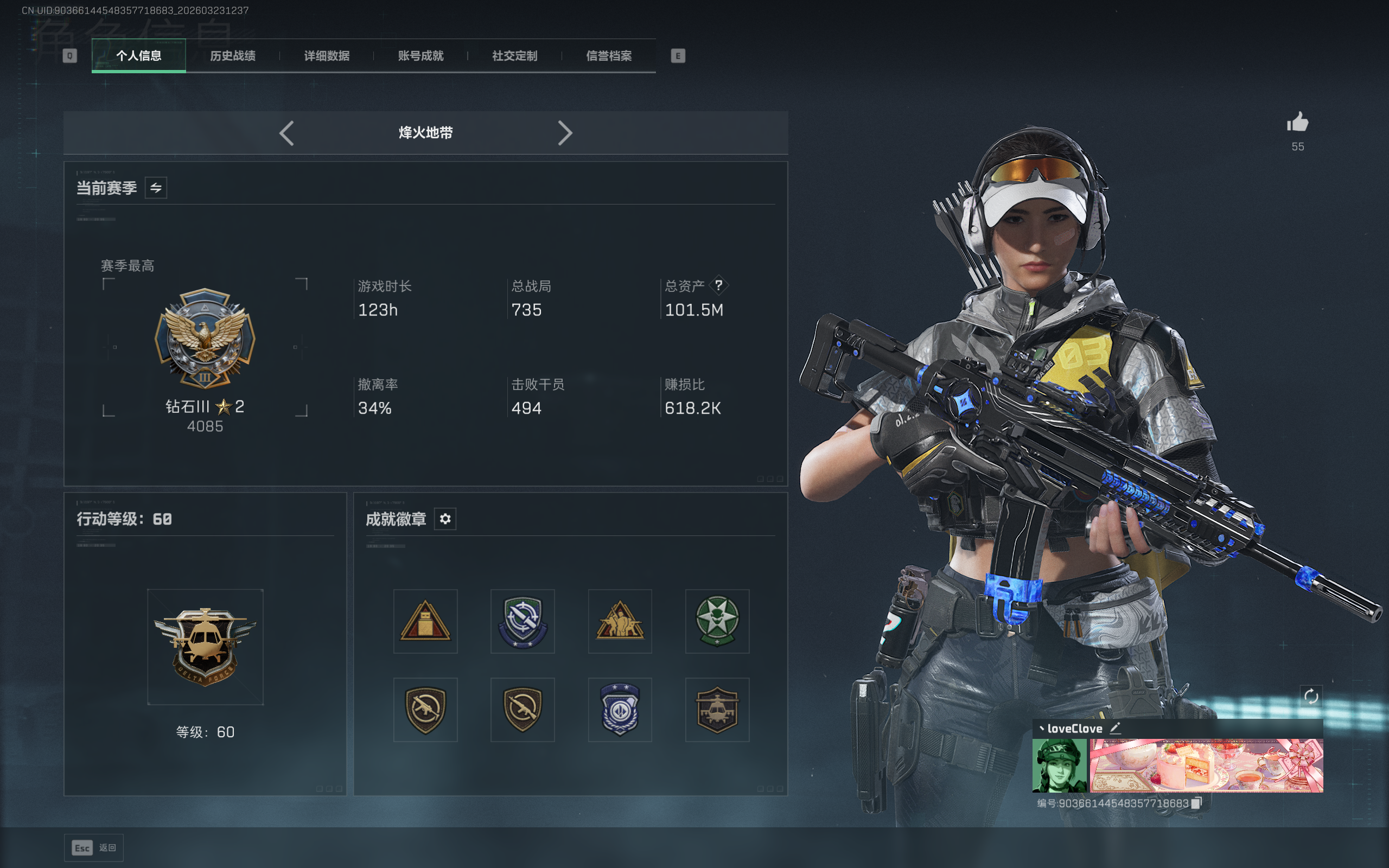Select the 详细数据 tab
This screenshot has width=1389, height=868.
[327, 56]
